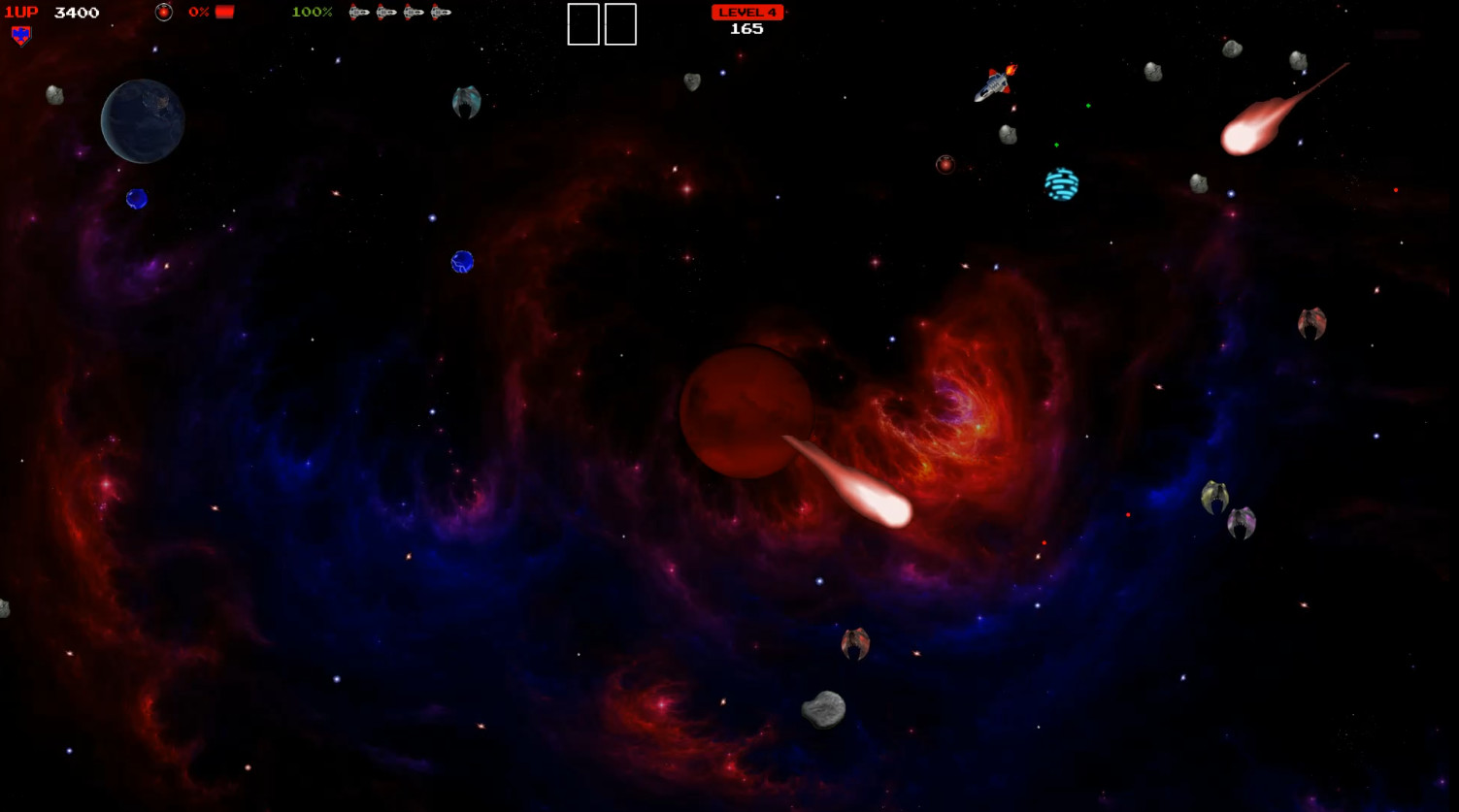1459x812 pixels.
Task: Click the right empty weapon slot box
Action: pyautogui.click(x=622, y=24)
